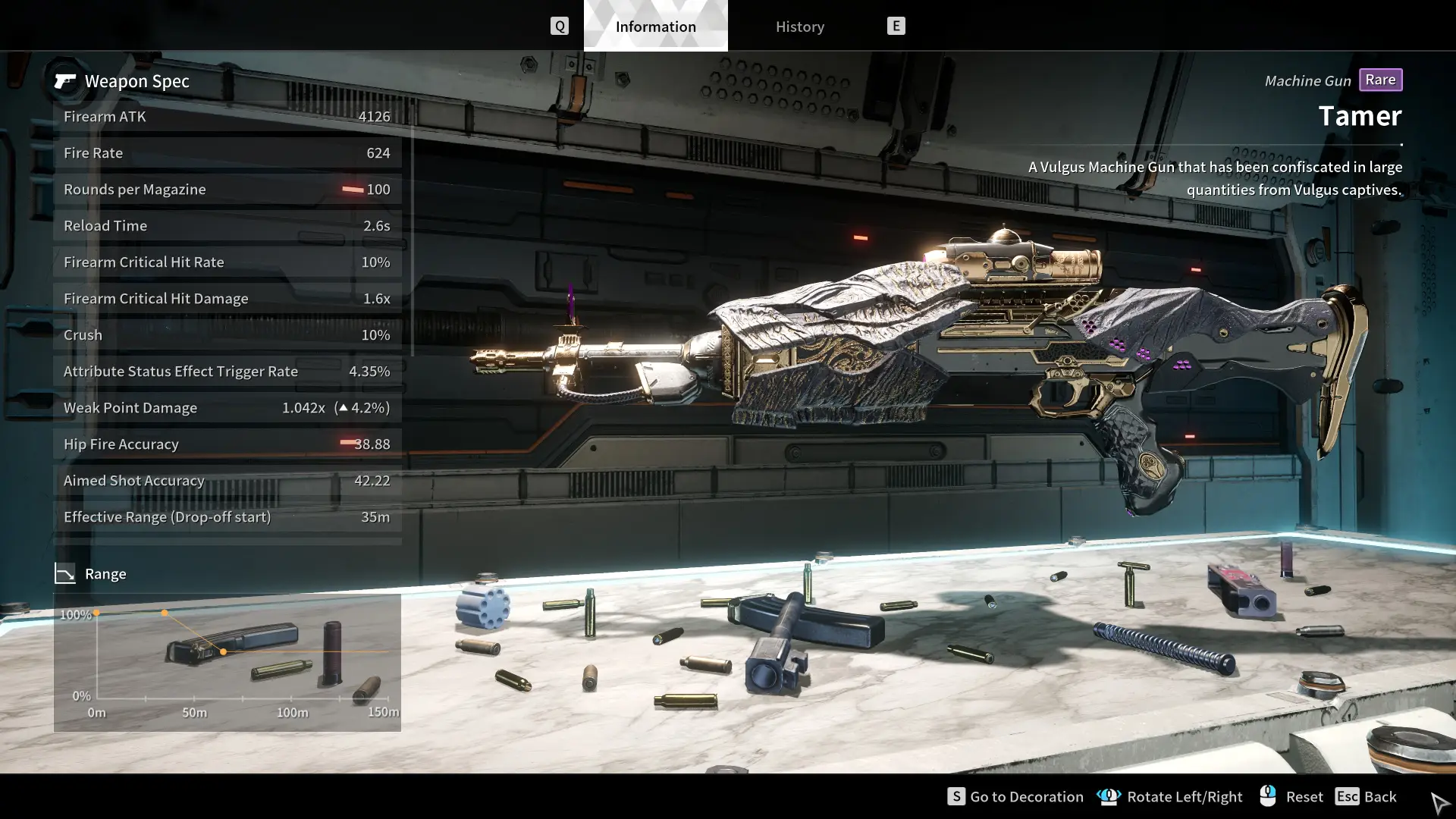Image resolution: width=1456 pixels, height=819 pixels.
Task: Open Go to Decoration
Action: click(1025, 796)
